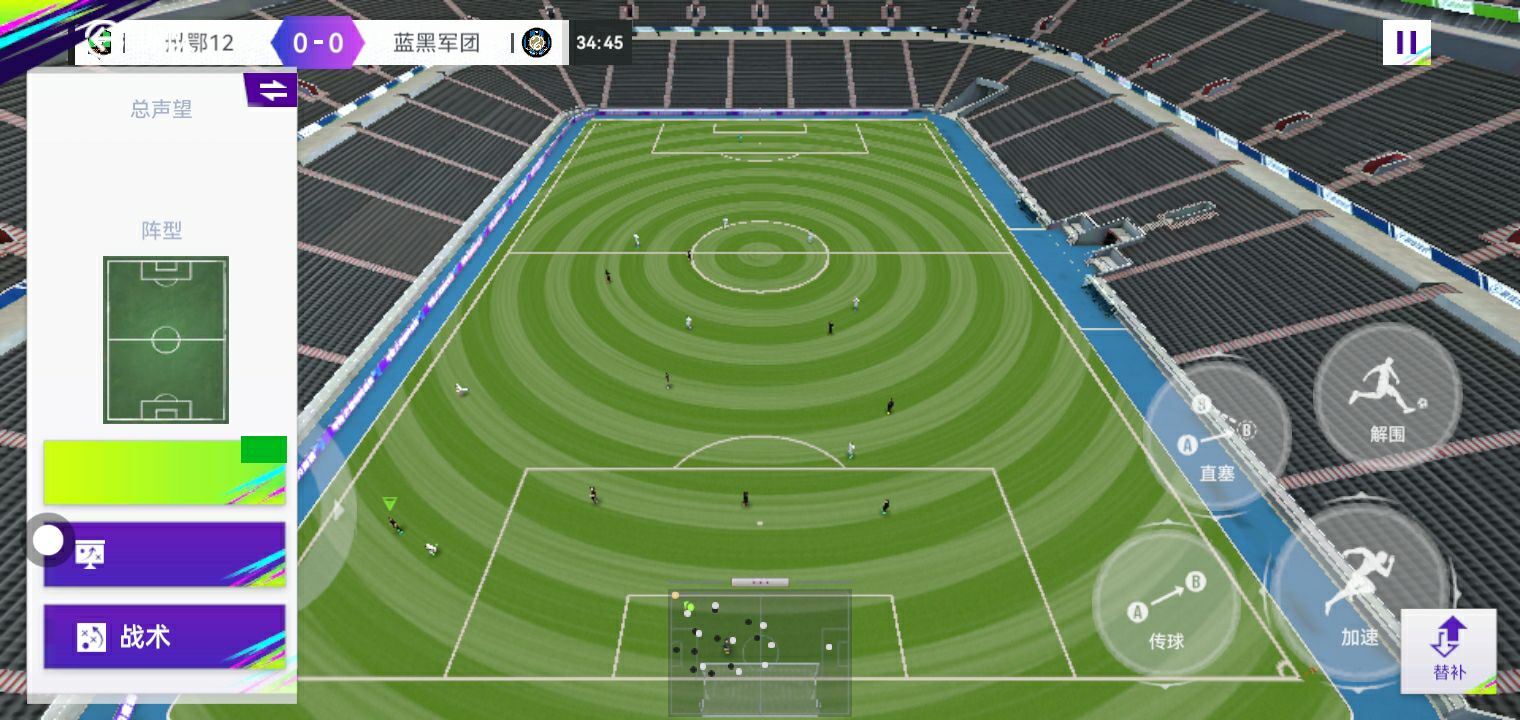Pause the match with the top-right button
Viewport: 1520px width, 720px height.
coord(1406,42)
